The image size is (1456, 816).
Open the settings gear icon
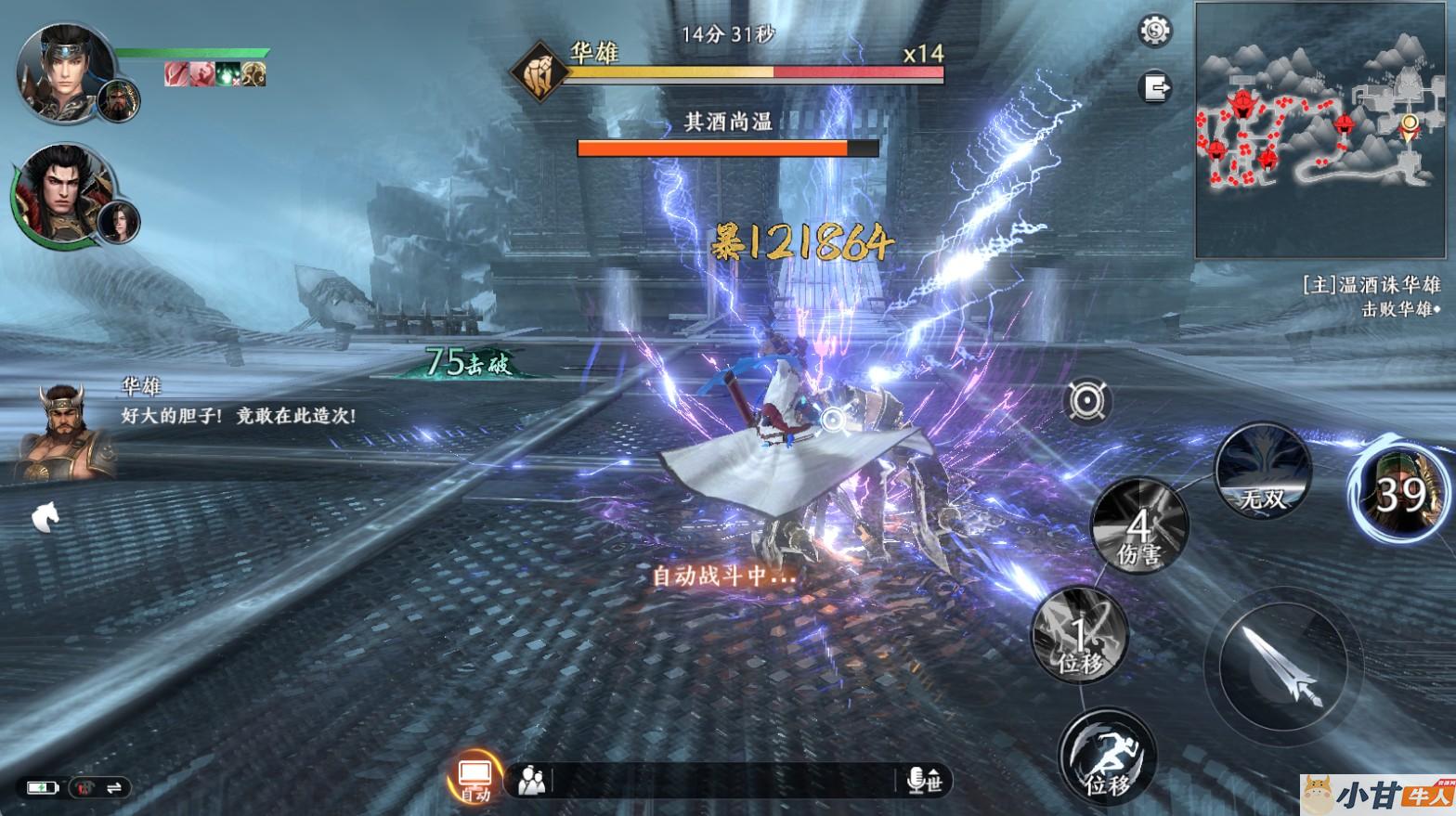1155,32
